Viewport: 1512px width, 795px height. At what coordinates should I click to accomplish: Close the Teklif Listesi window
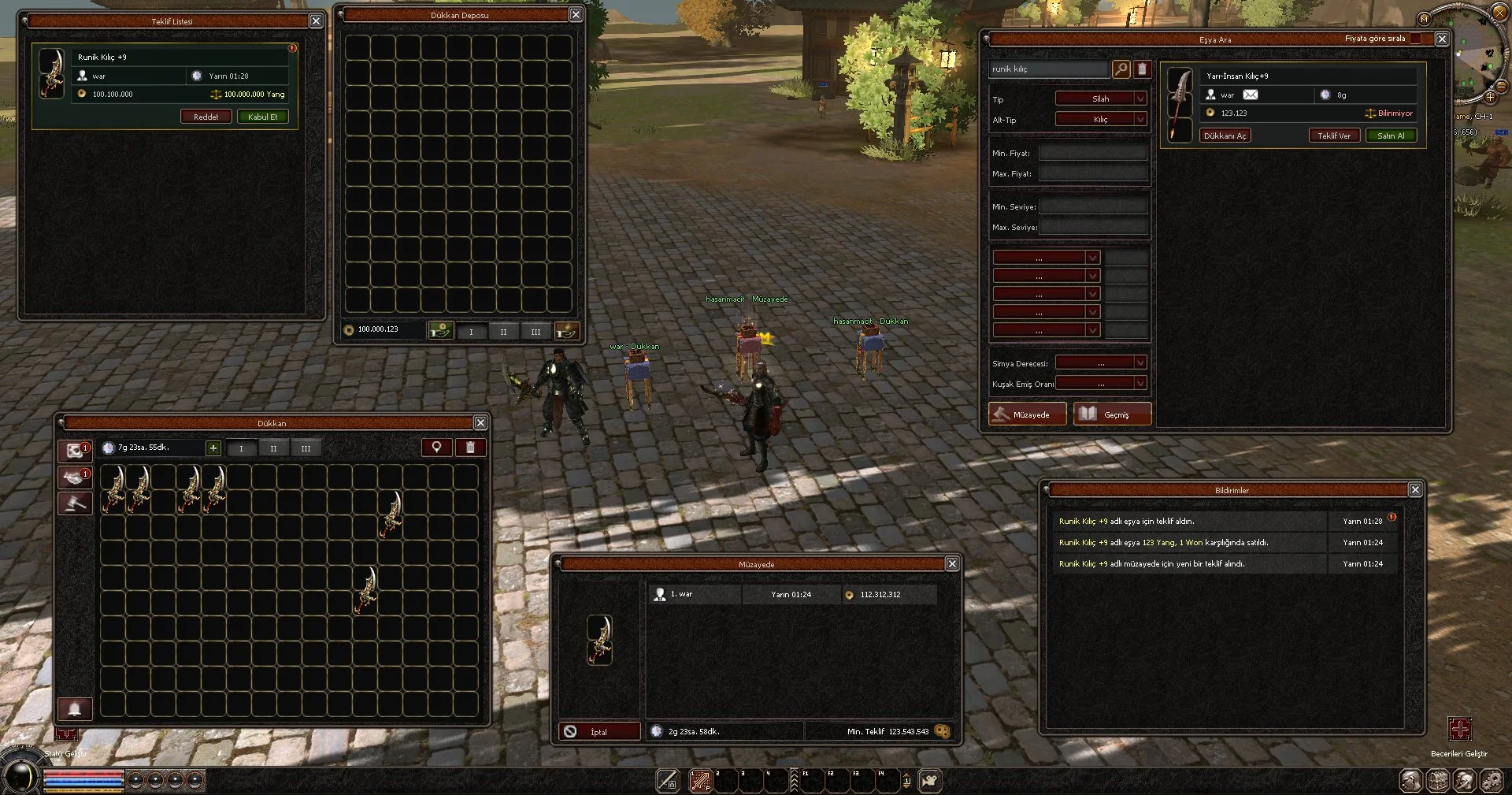316,21
